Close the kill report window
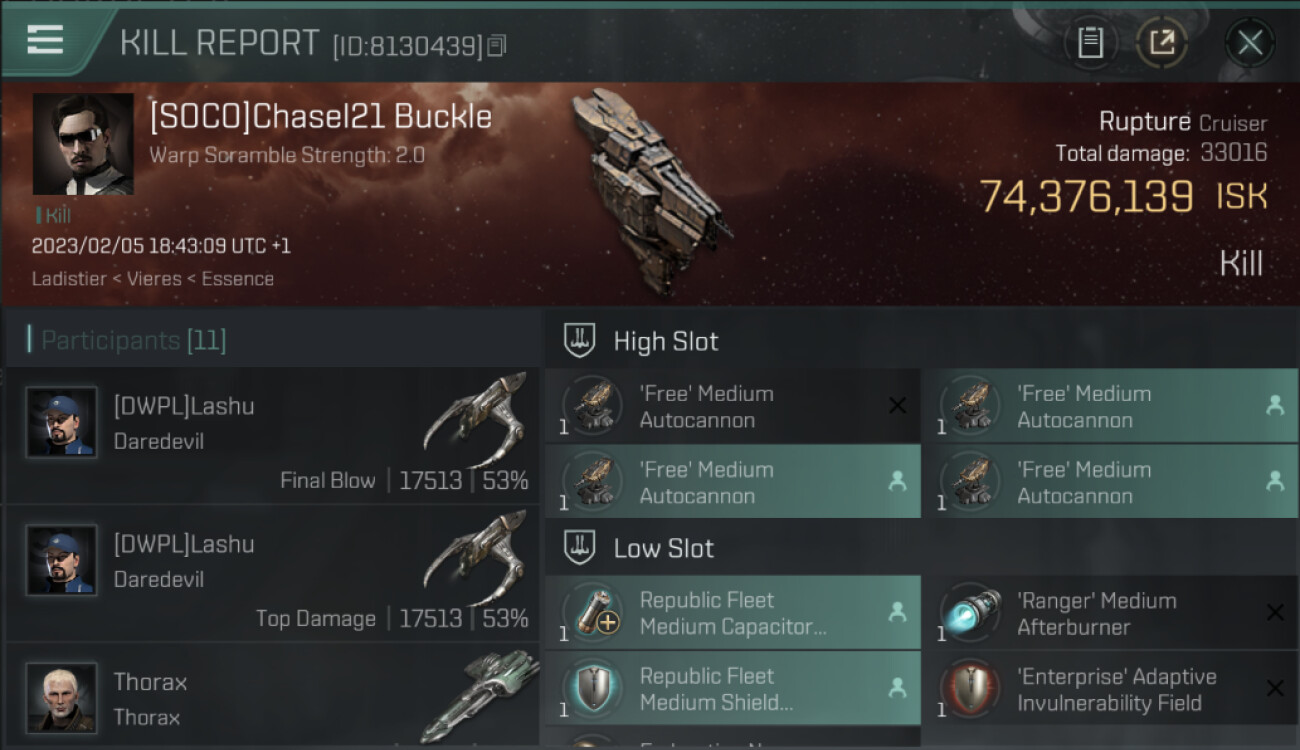This screenshot has height=750, width=1300. click(x=1250, y=43)
